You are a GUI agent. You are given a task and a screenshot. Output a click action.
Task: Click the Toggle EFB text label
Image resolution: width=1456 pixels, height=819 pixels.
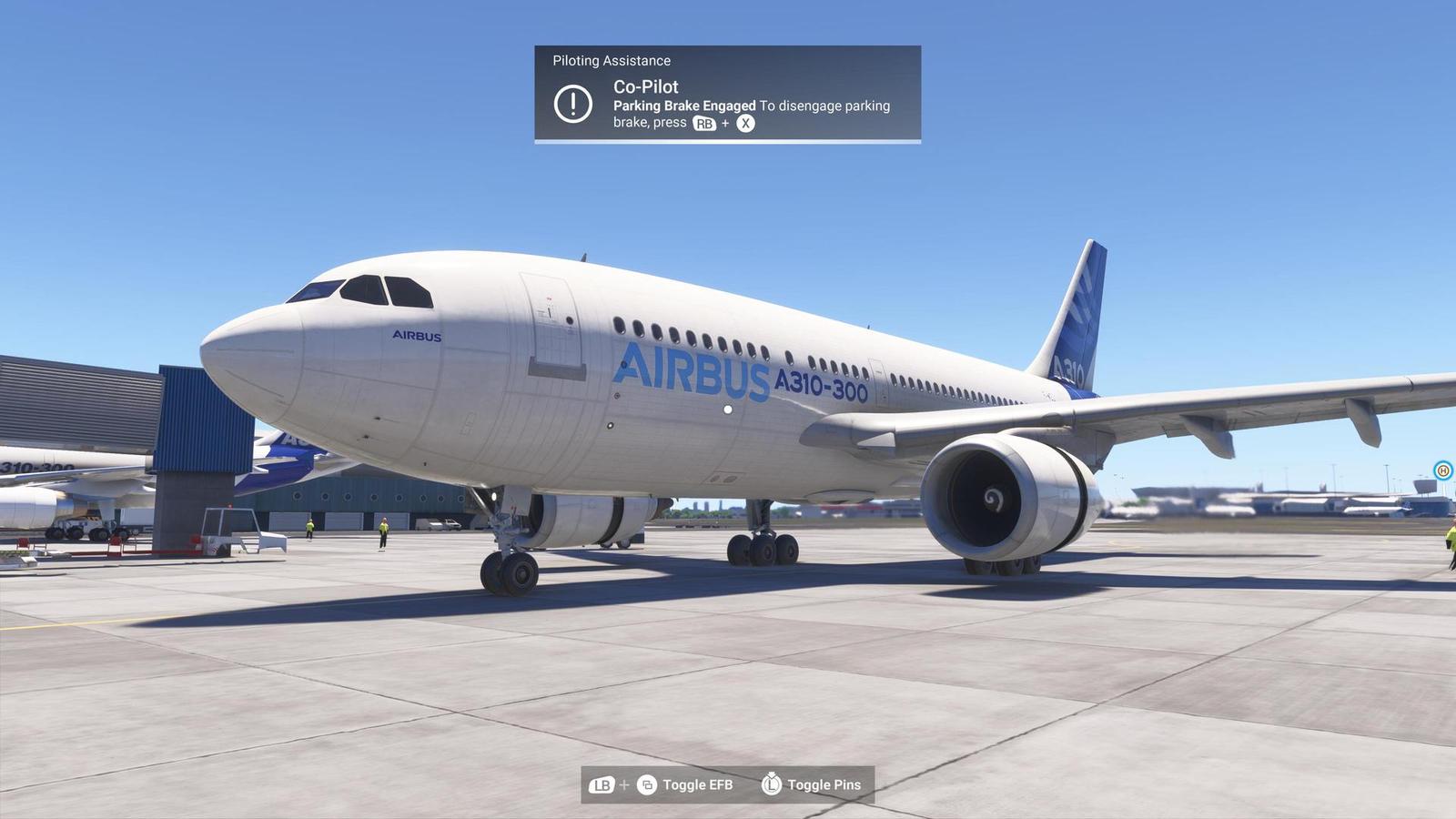(x=698, y=784)
